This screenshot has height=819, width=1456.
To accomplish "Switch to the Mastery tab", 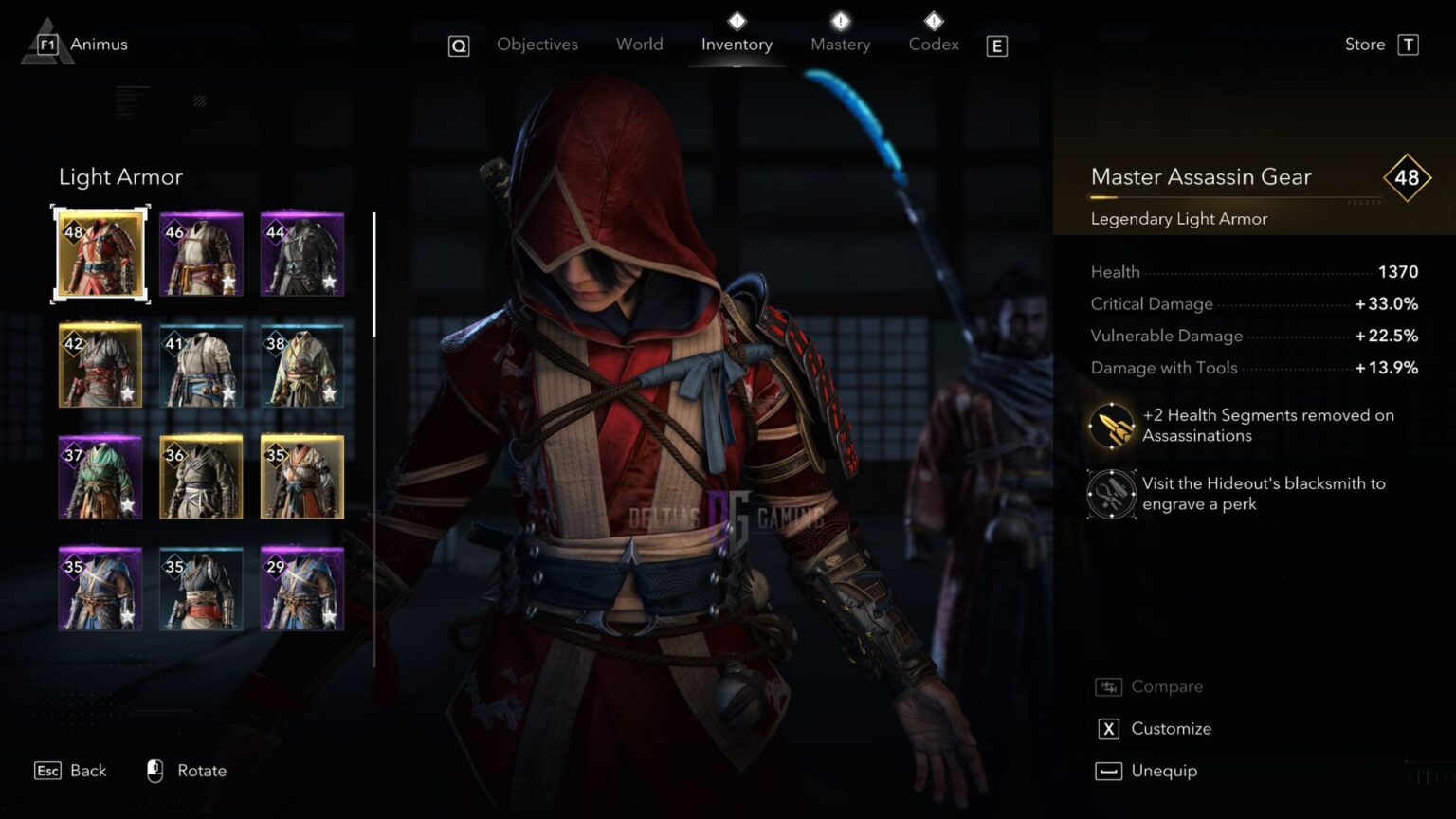I will (x=840, y=44).
